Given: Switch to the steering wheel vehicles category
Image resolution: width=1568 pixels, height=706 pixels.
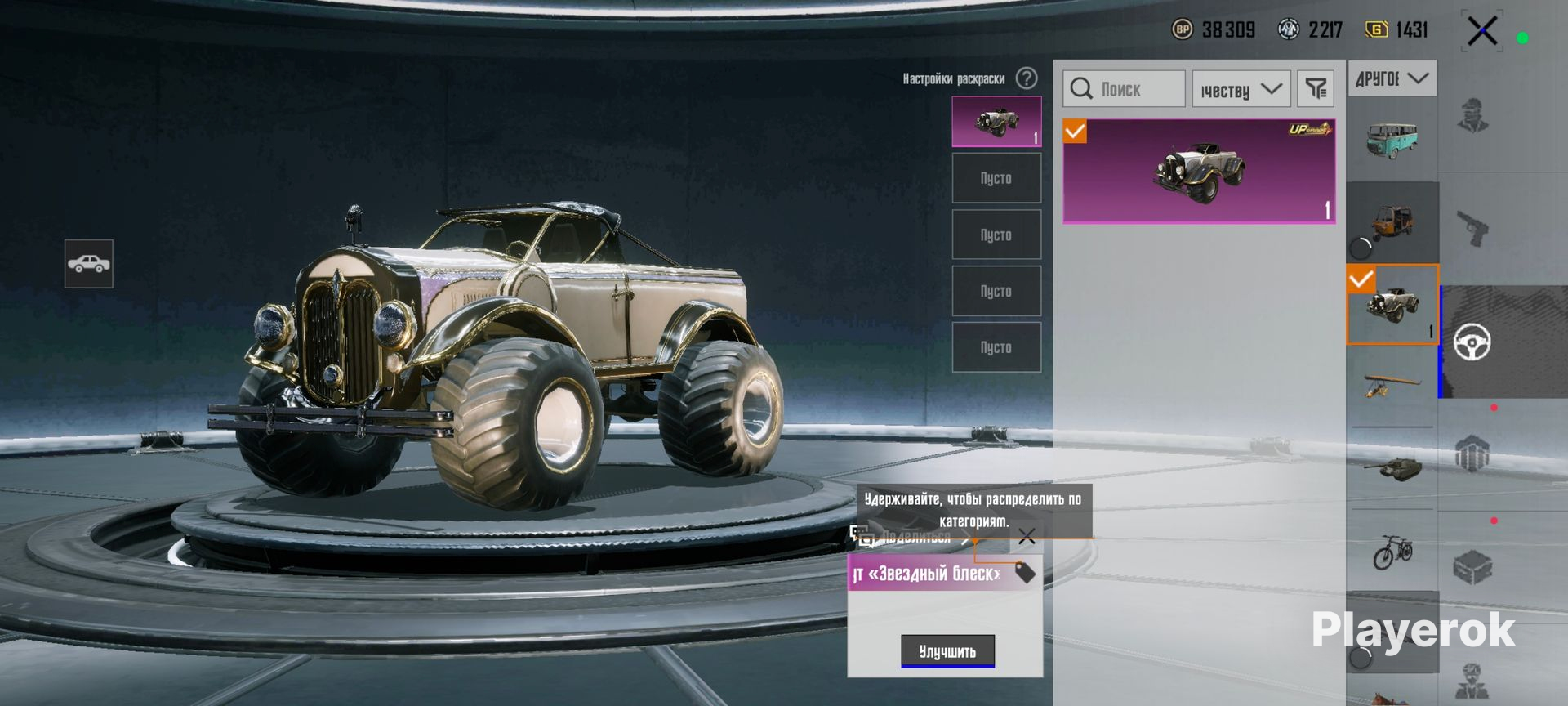Looking at the screenshot, I should (x=1472, y=342).
